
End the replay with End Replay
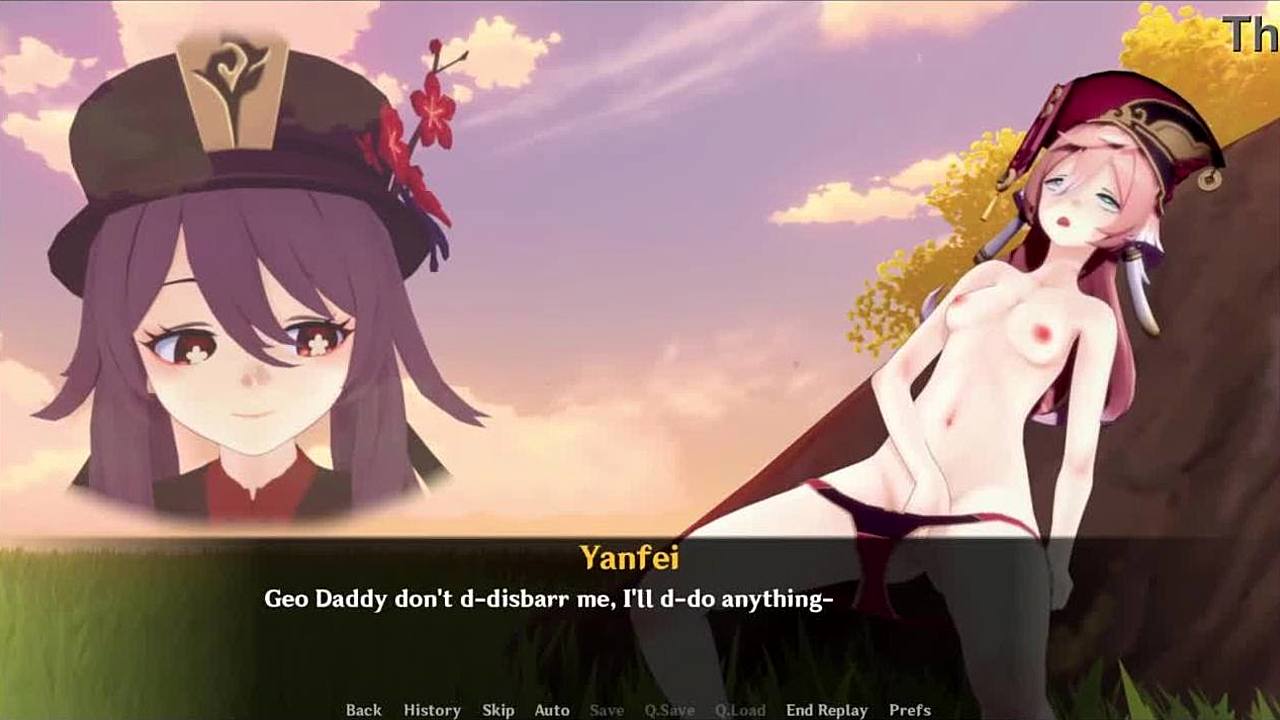pos(827,710)
